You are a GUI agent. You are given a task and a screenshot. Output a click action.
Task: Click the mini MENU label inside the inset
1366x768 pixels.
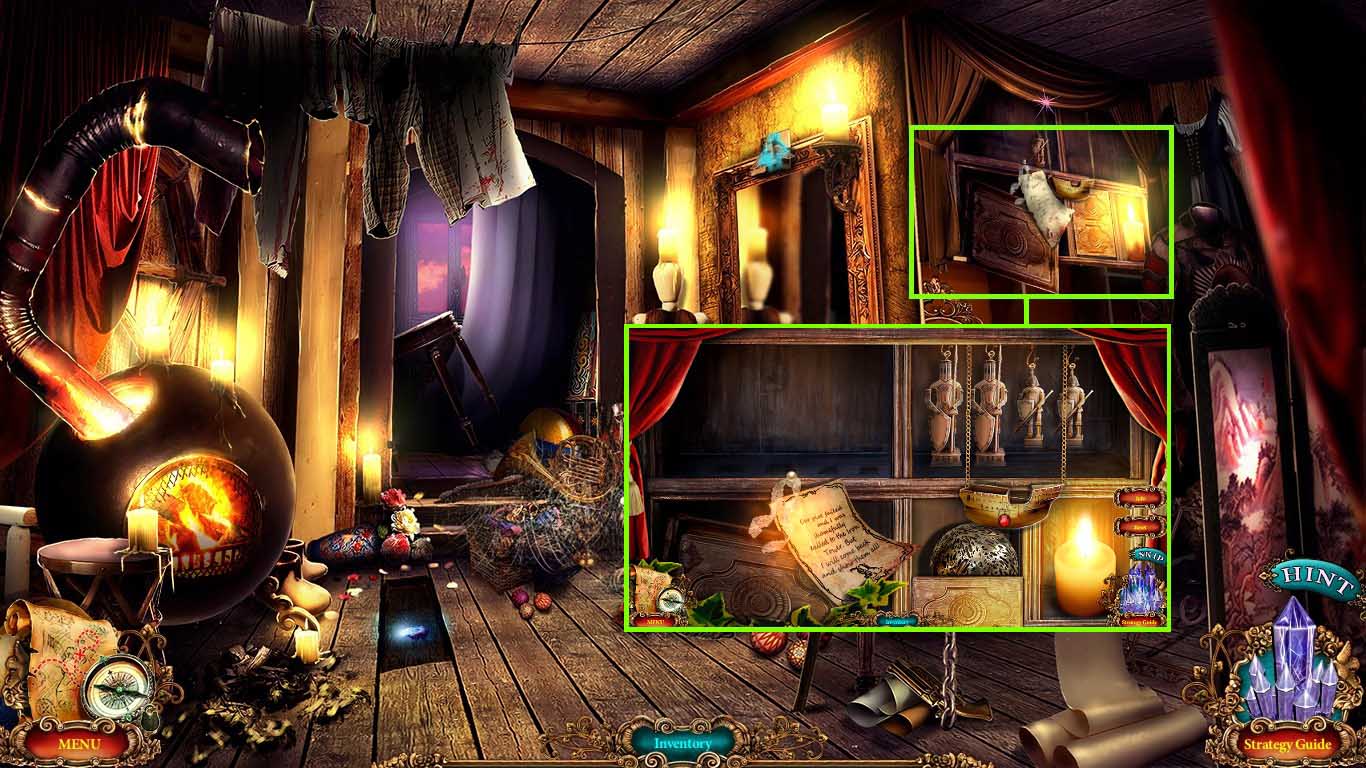tap(656, 622)
